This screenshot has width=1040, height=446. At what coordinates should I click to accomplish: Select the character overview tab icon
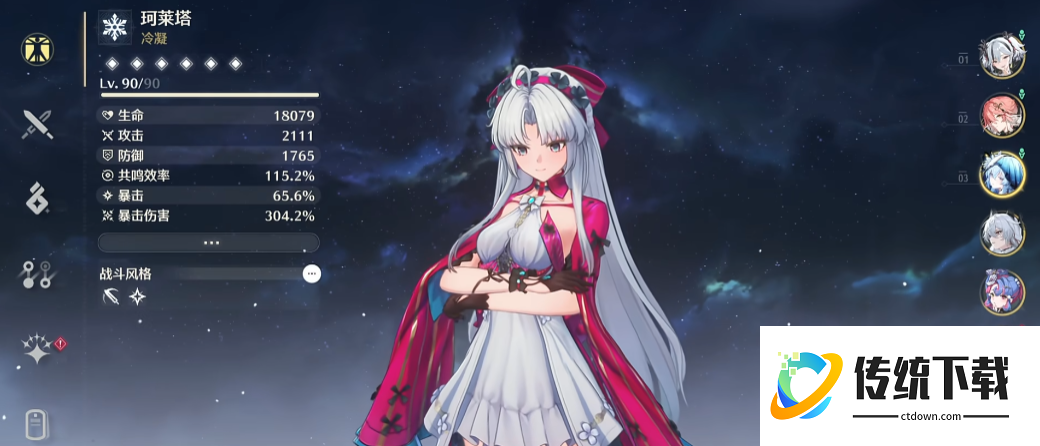(x=38, y=49)
